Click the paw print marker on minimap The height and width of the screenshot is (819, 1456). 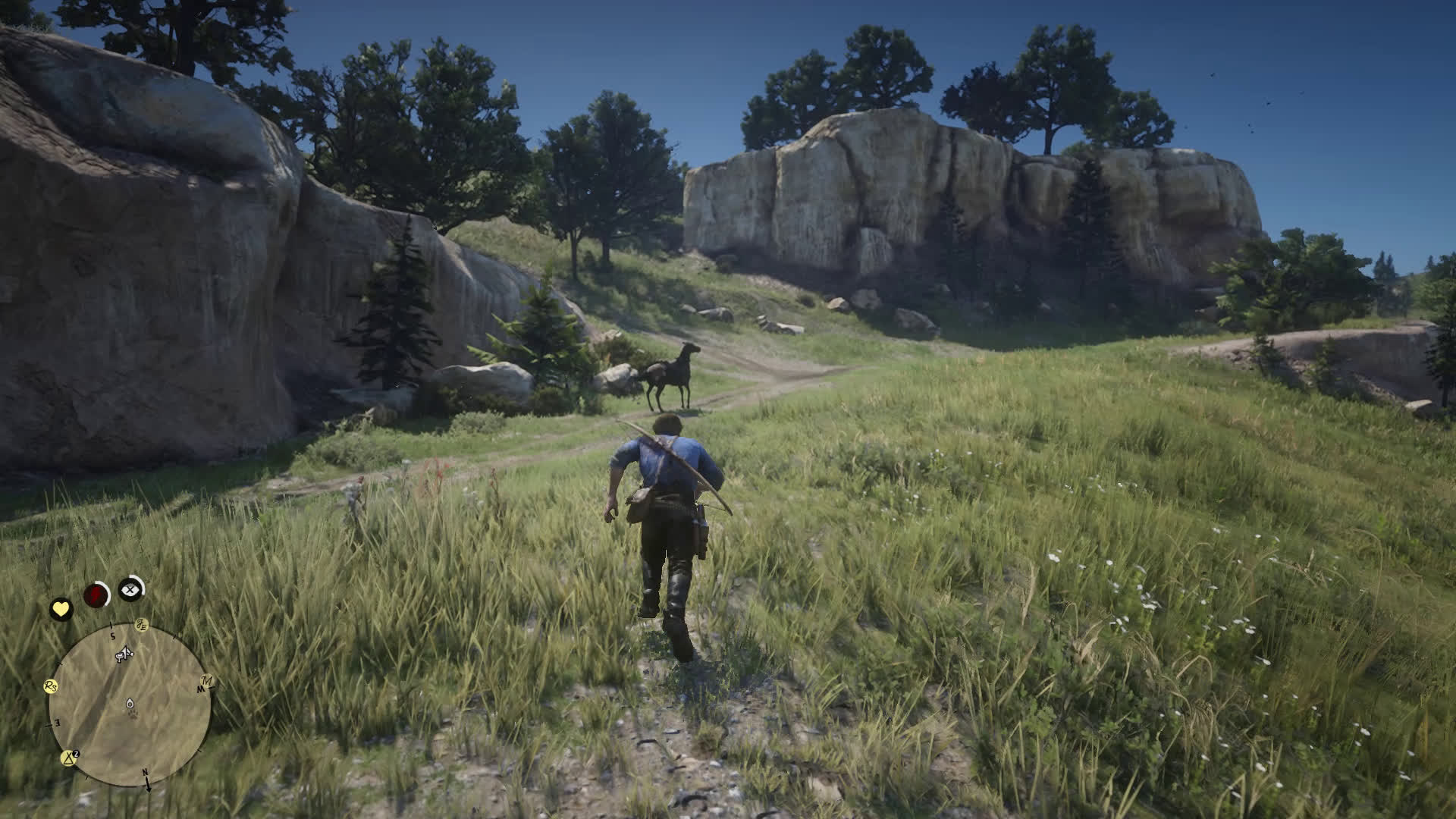click(133, 714)
